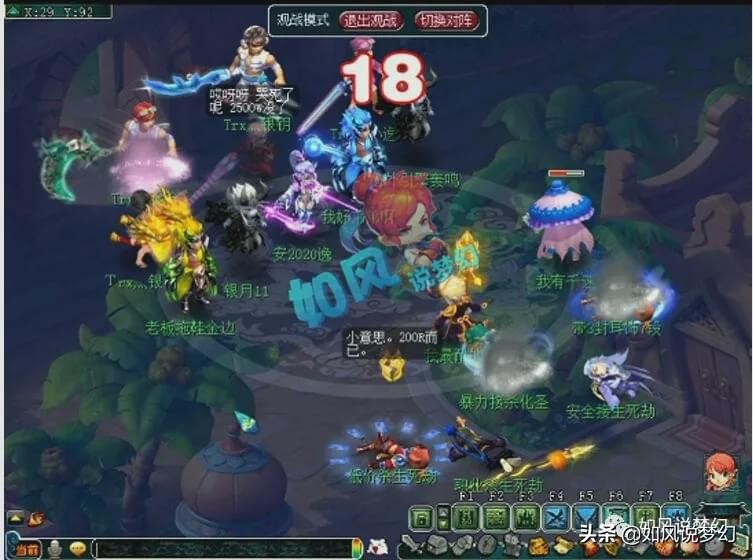Switch sides with the 切换对阵 button
Viewport: 753px width, 560px height.
coord(445,20)
